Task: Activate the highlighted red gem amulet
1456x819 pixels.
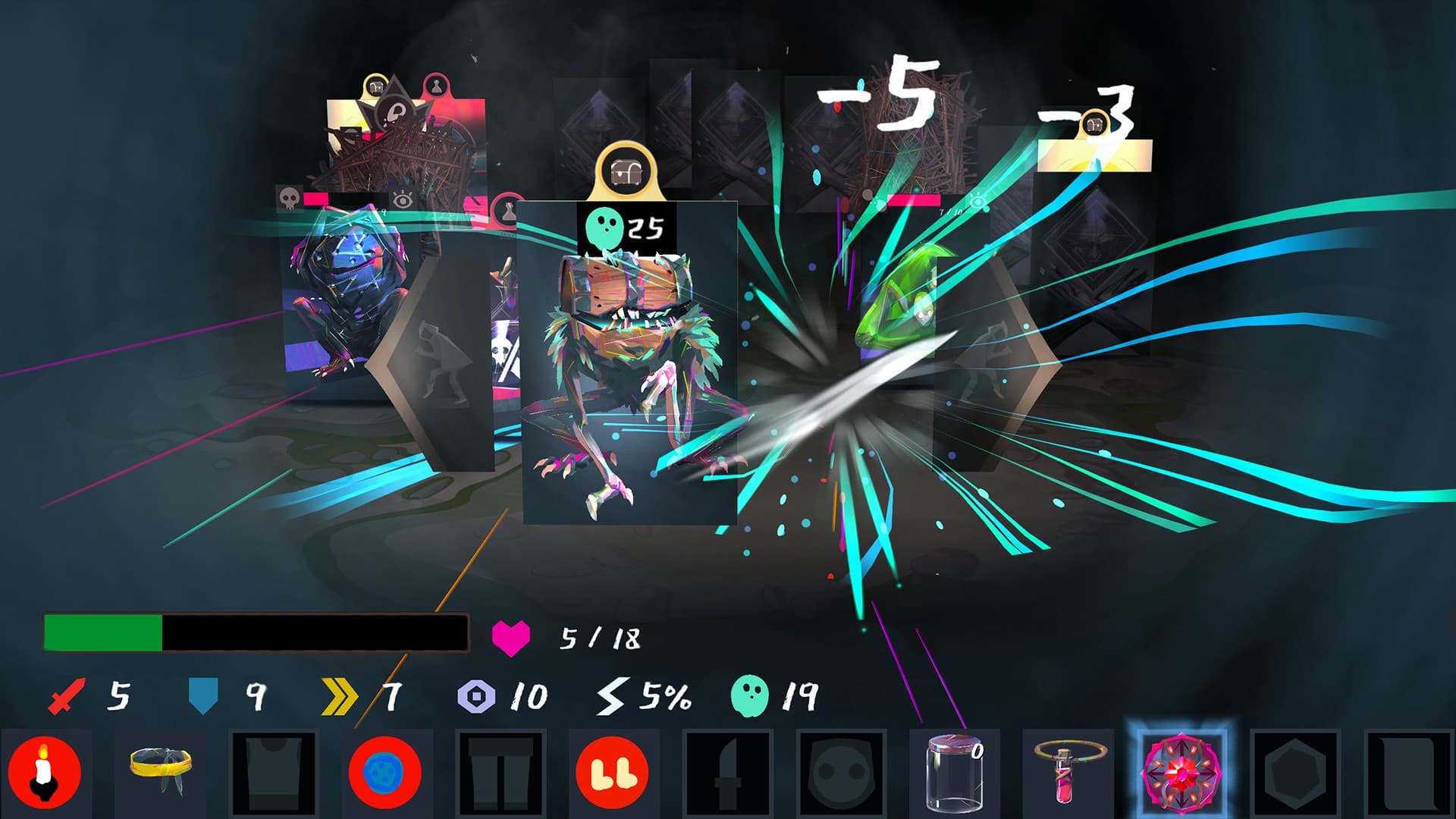Action: point(1181,772)
